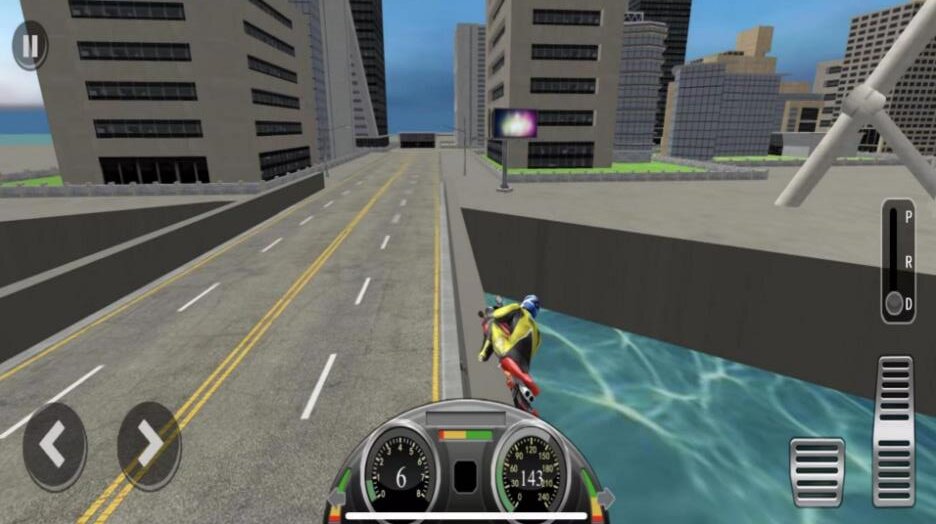This screenshot has width=936, height=524.
Task: Steer right with the right arrow button
Action: click(x=148, y=447)
